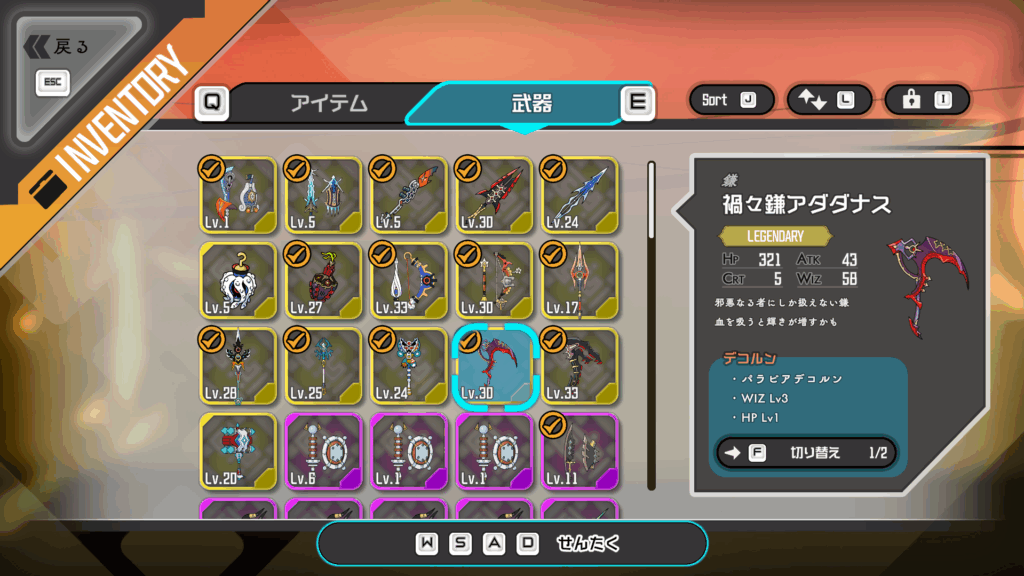Toggle the padlock lock button
Viewport: 1024px width, 576px height.
[x=925, y=100]
